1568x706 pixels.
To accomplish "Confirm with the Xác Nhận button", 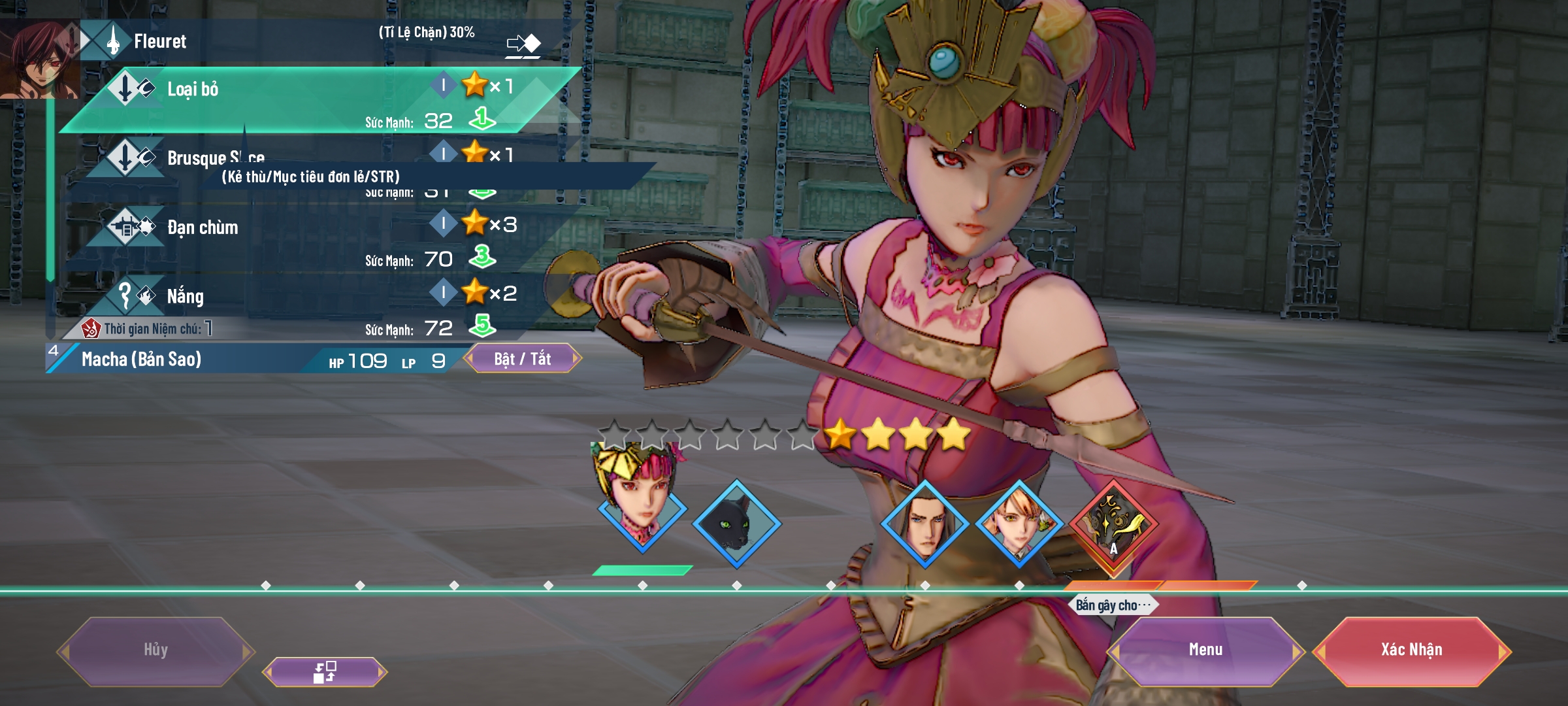I will (1411, 650).
